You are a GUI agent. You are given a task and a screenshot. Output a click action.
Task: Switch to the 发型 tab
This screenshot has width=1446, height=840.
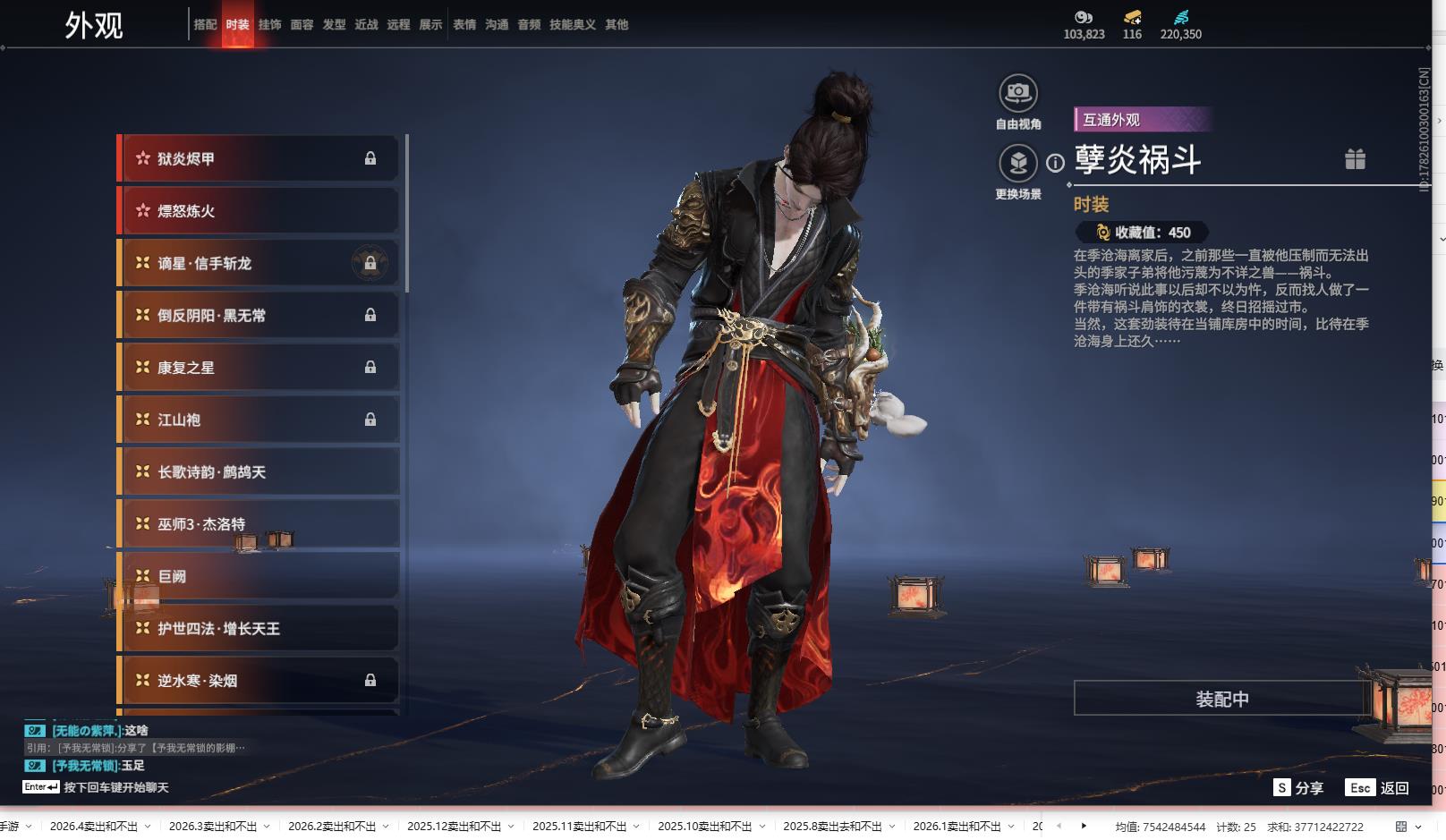click(x=334, y=25)
